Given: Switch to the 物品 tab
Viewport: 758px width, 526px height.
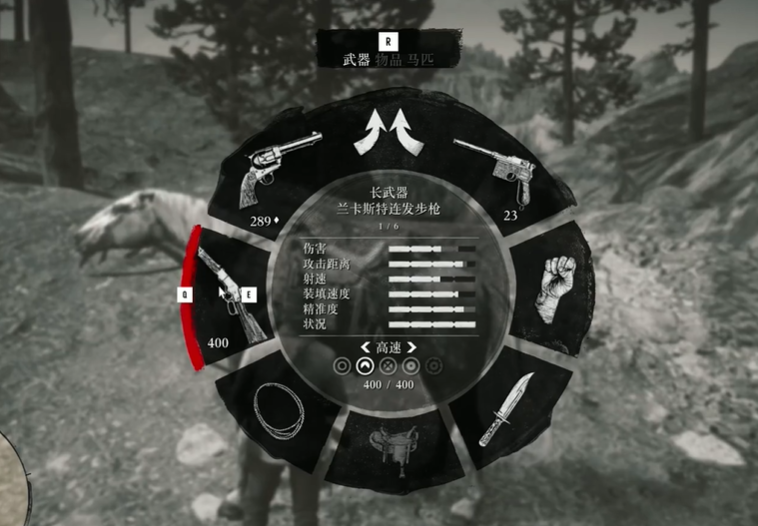Looking at the screenshot, I should [391, 61].
